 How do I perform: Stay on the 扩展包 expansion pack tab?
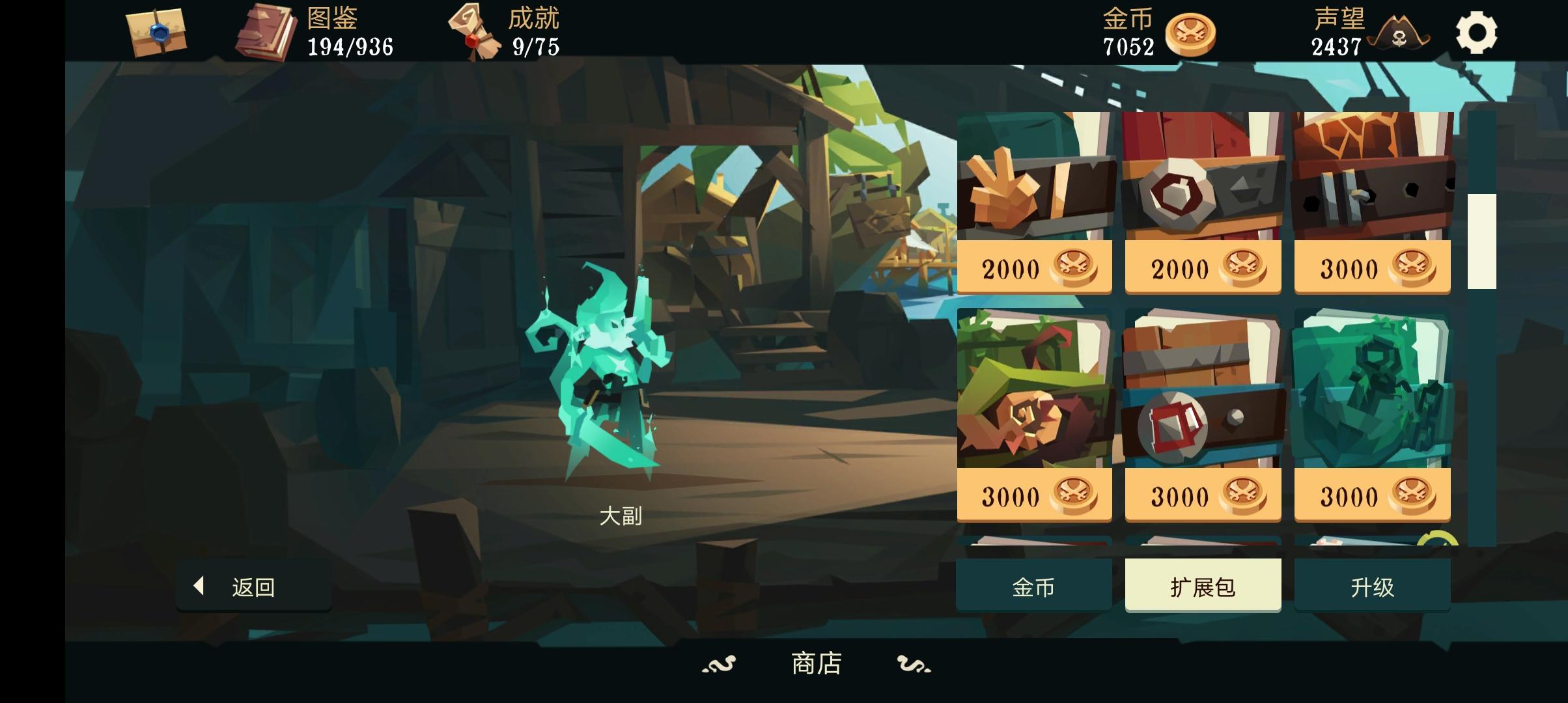[1202, 585]
